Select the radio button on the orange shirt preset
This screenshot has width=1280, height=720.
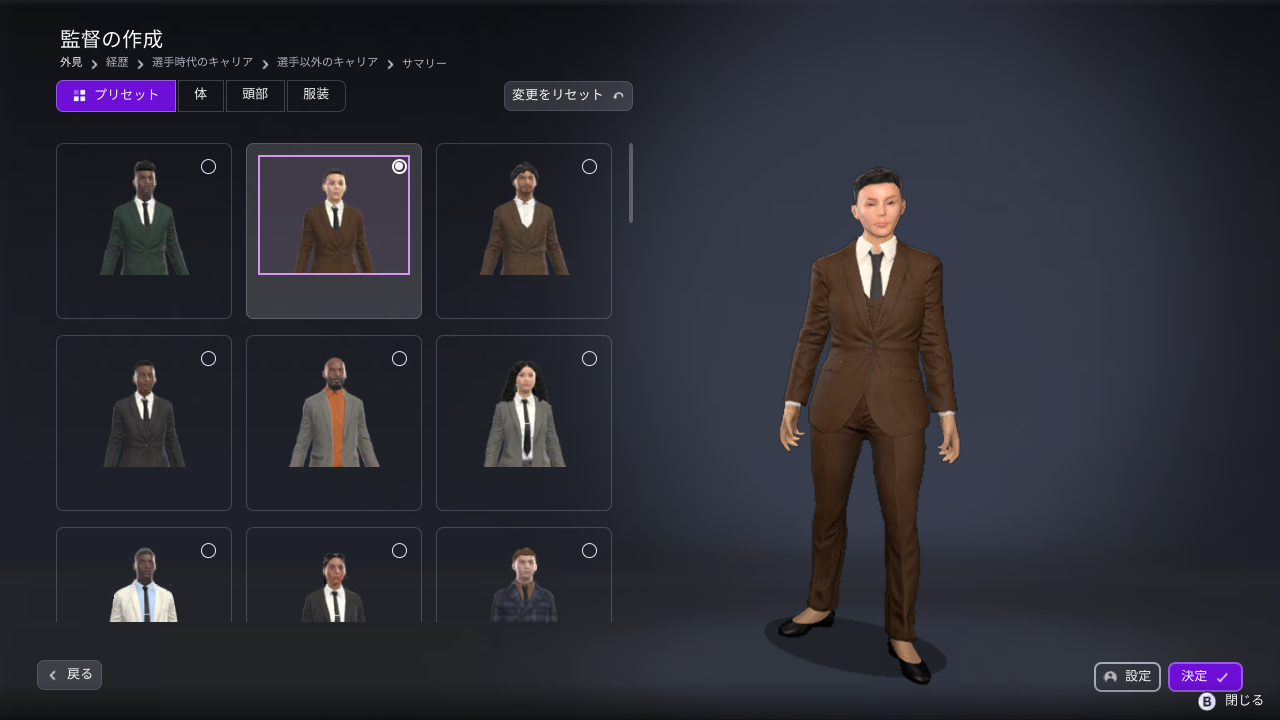click(399, 358)
